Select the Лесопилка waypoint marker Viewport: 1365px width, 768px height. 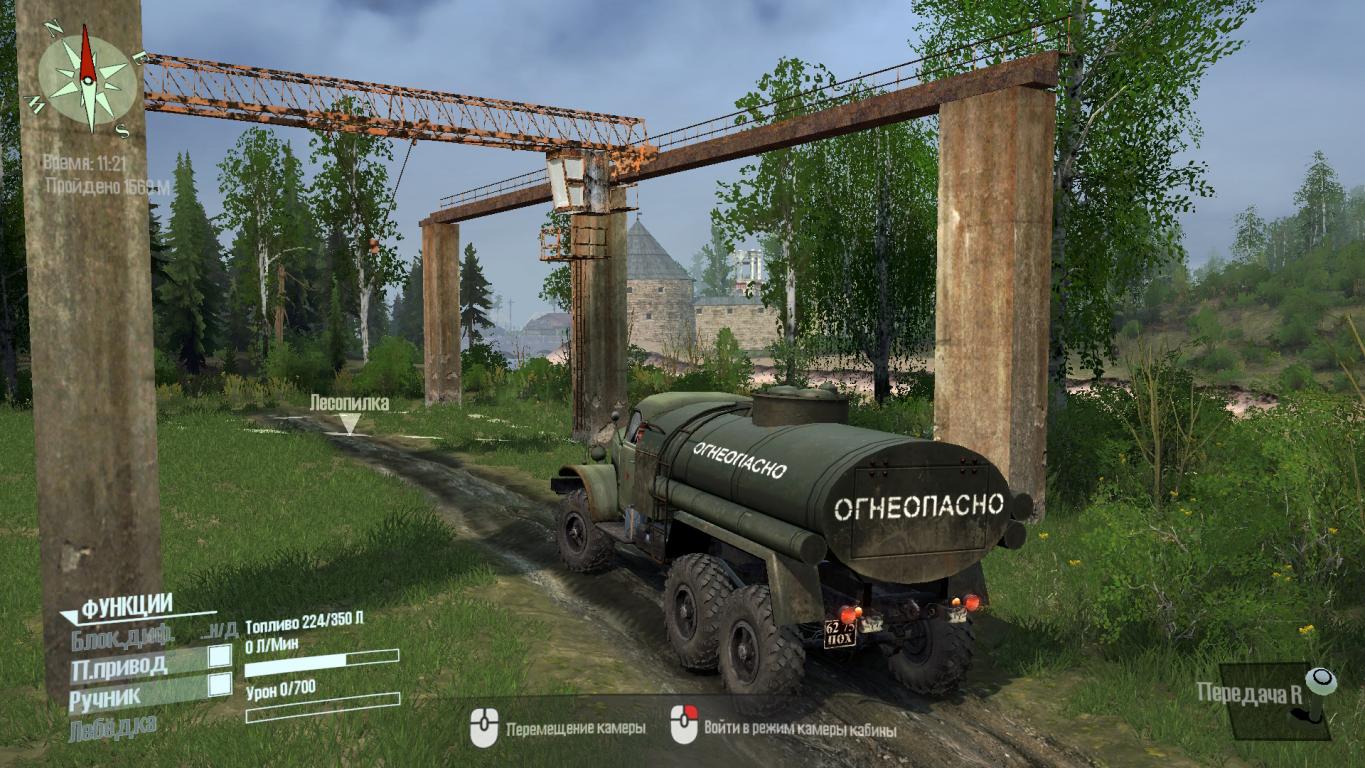point(348,422)
